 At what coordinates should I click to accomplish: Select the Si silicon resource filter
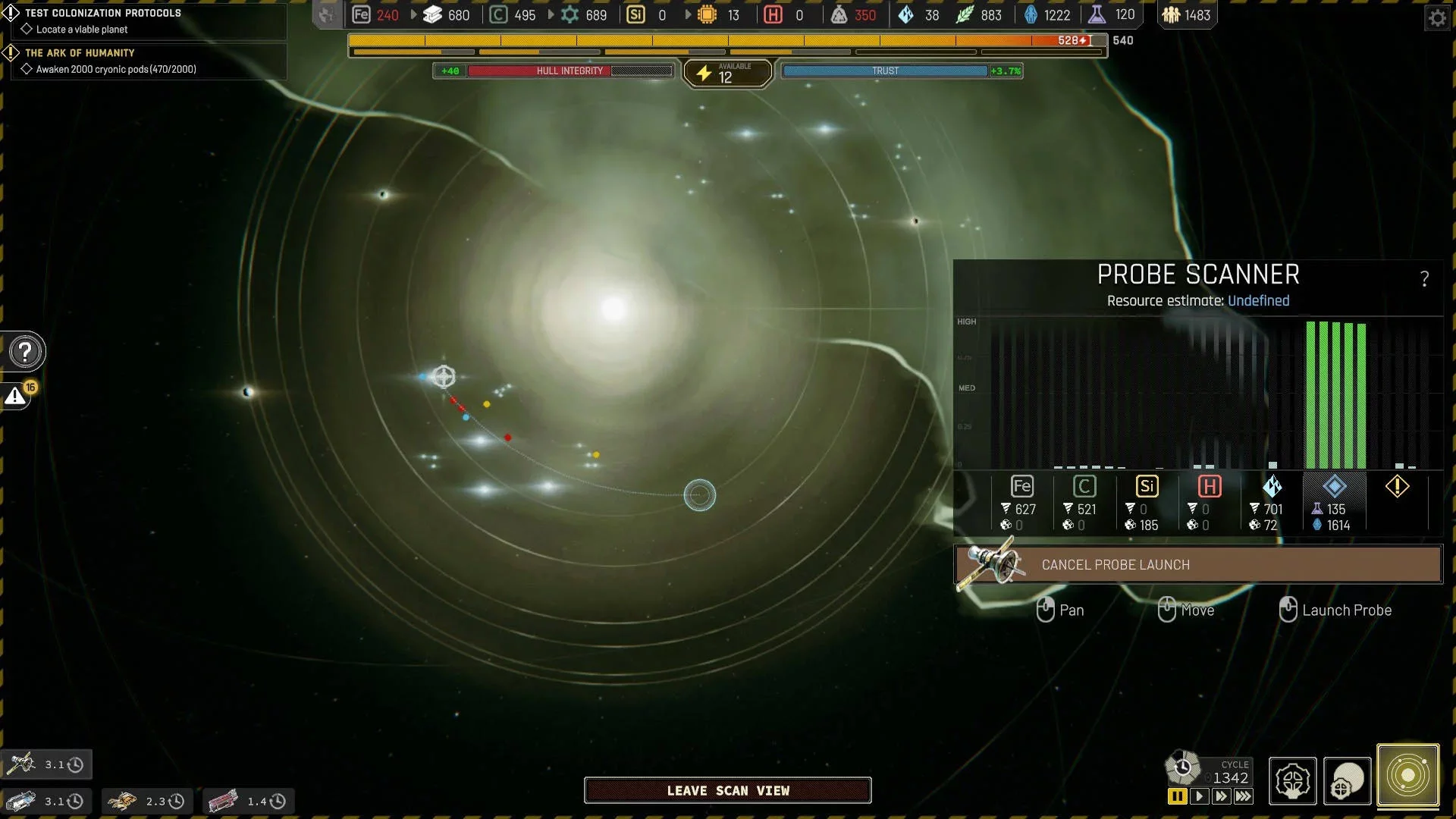pyautogui.click(x=1147, y=487)
